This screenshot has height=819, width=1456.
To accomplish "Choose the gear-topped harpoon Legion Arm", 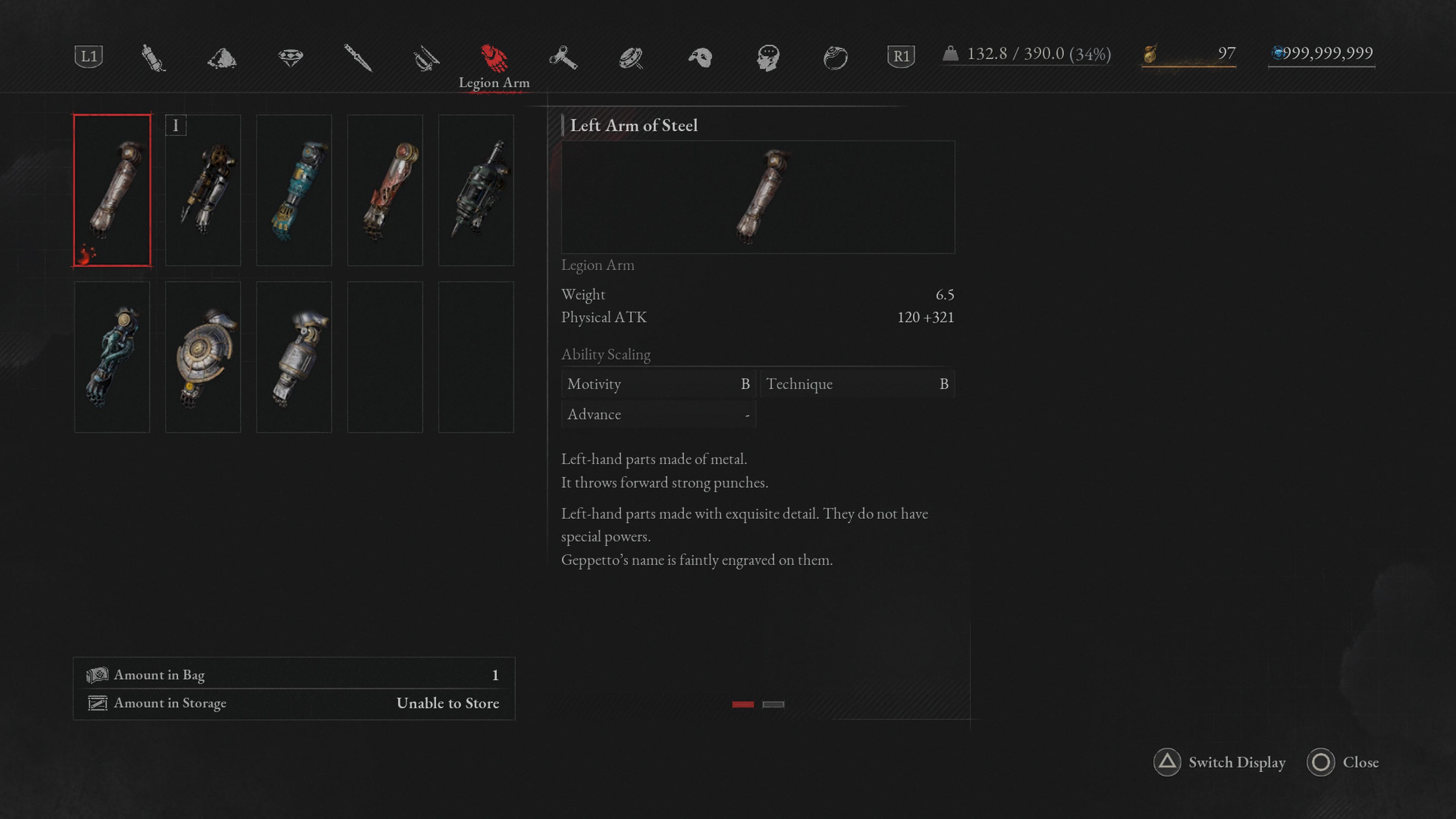I will pyautogui.click(x=203, y=190).
